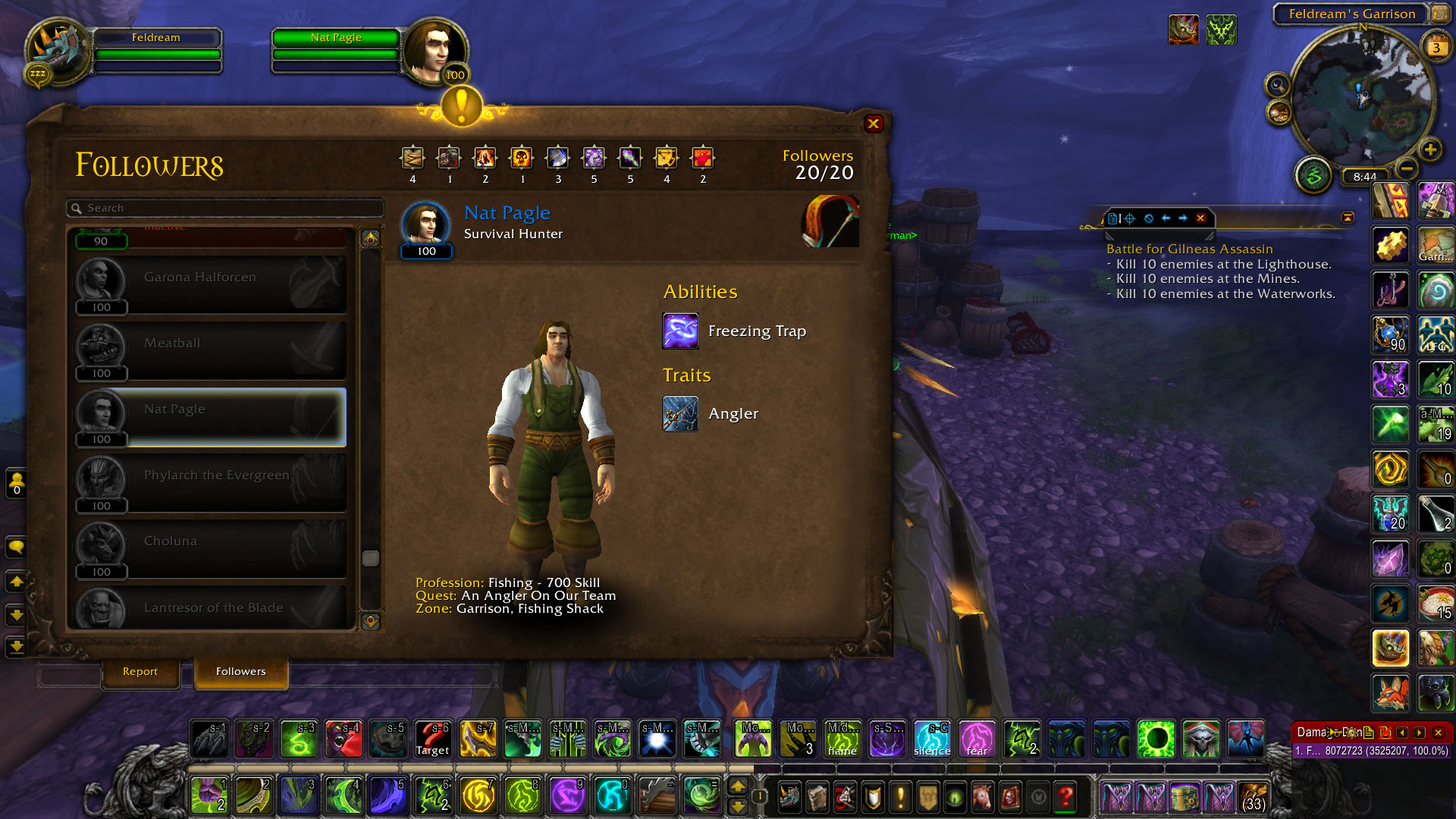Zoom out the minimap with minus button
The height and width of the screenshot is (819, 1456).
(x=1407, y=168)
